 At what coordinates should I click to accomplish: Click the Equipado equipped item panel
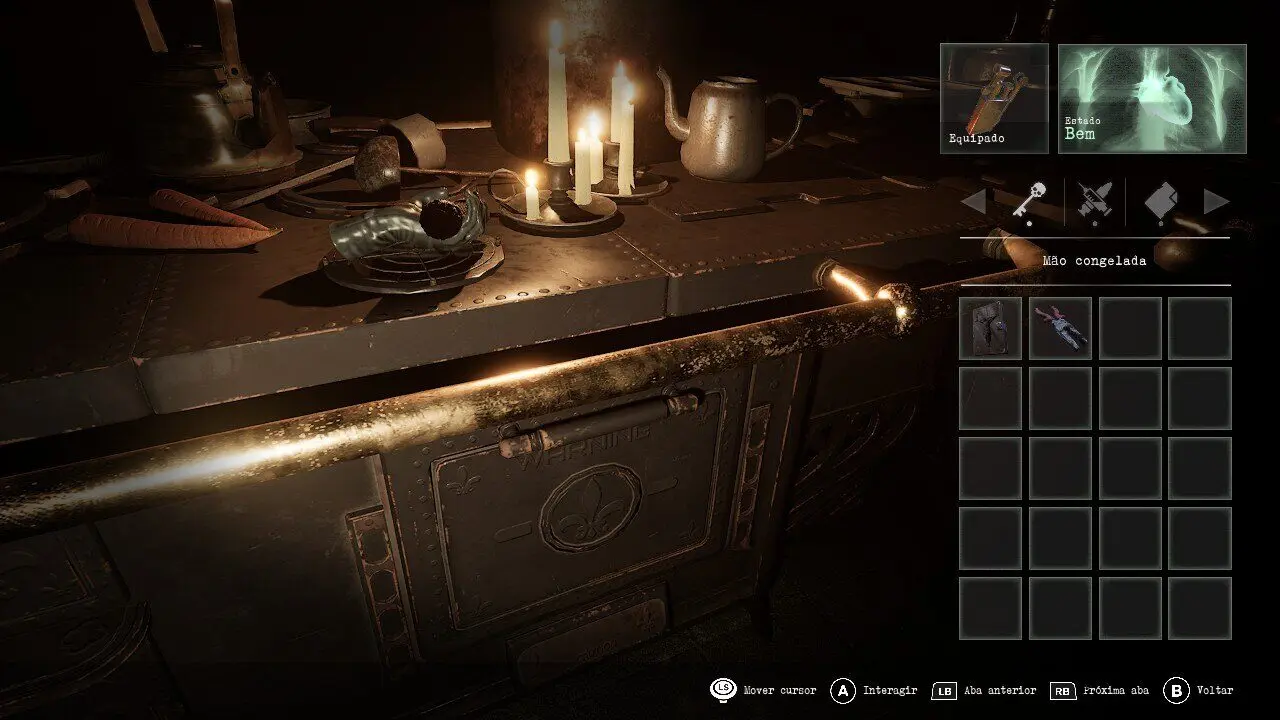[x=994, y=98]
